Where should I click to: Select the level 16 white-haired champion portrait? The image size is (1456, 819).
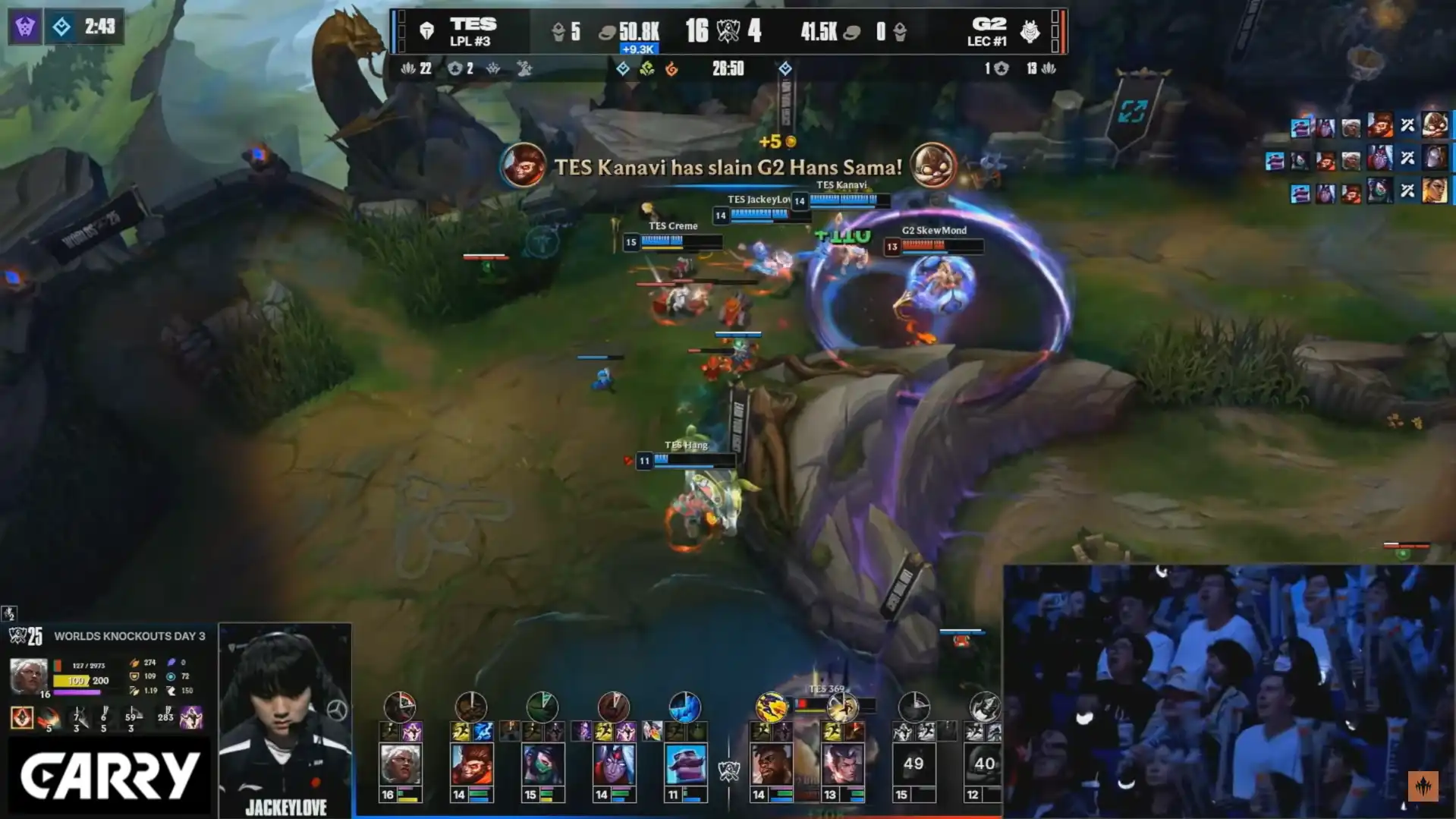(x=400, y=764)
